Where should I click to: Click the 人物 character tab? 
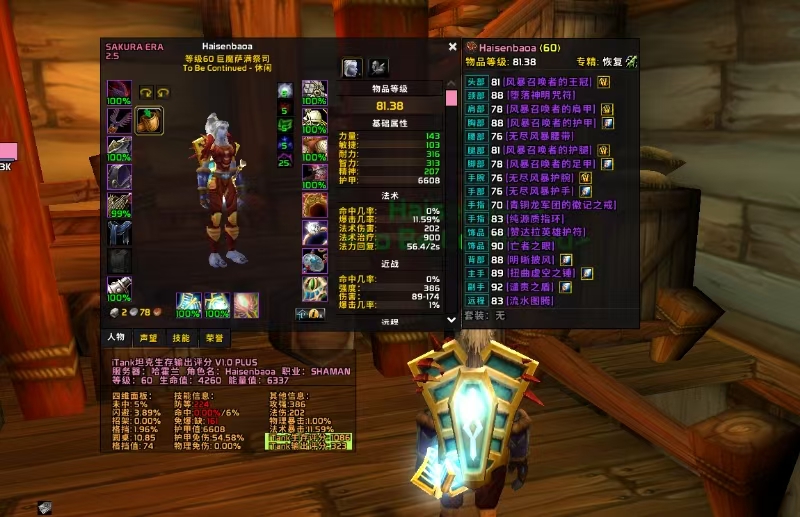tap(116, 338)
